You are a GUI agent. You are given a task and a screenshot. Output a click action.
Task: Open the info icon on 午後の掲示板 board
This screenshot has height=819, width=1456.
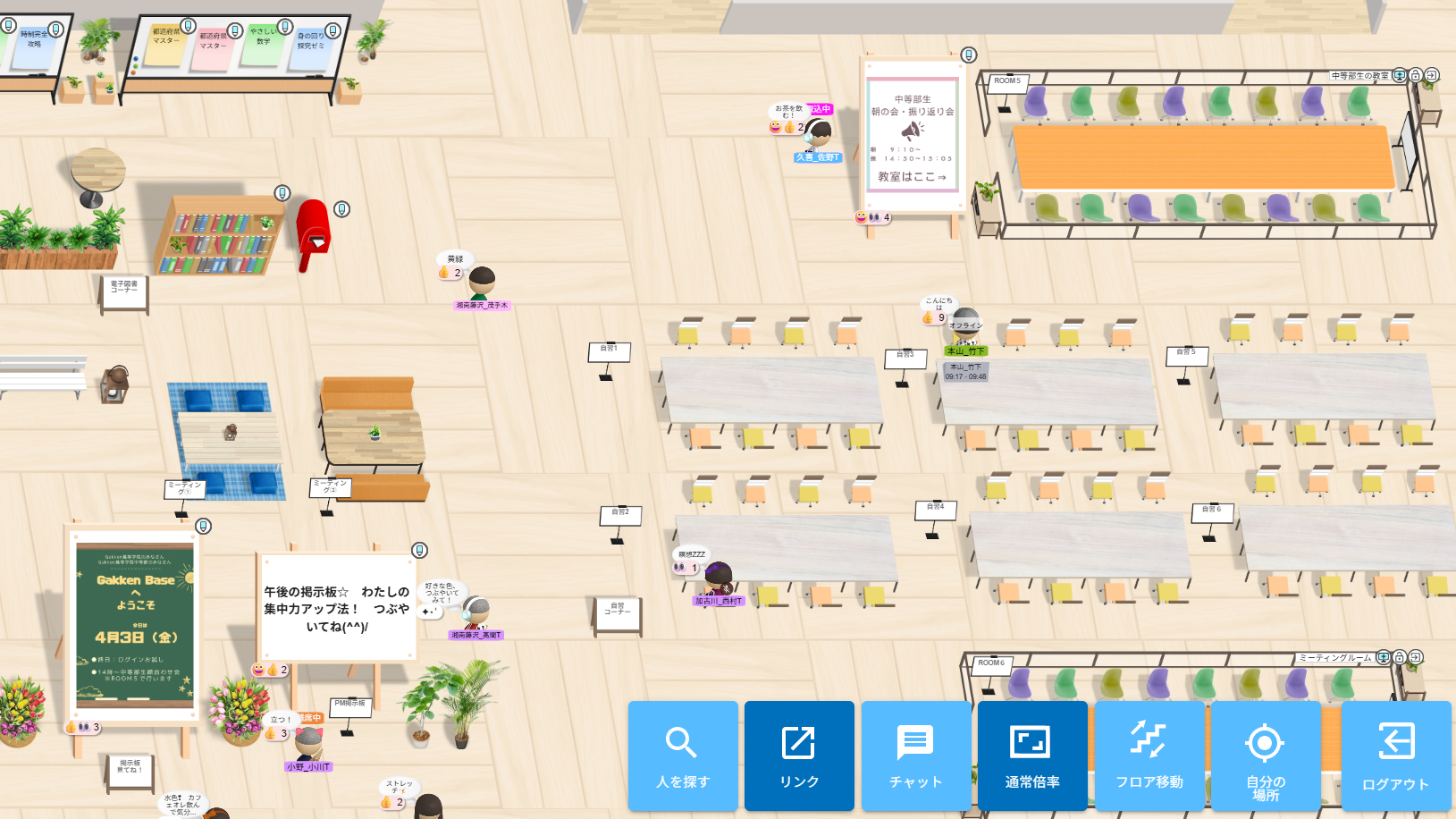click(419, 550)
